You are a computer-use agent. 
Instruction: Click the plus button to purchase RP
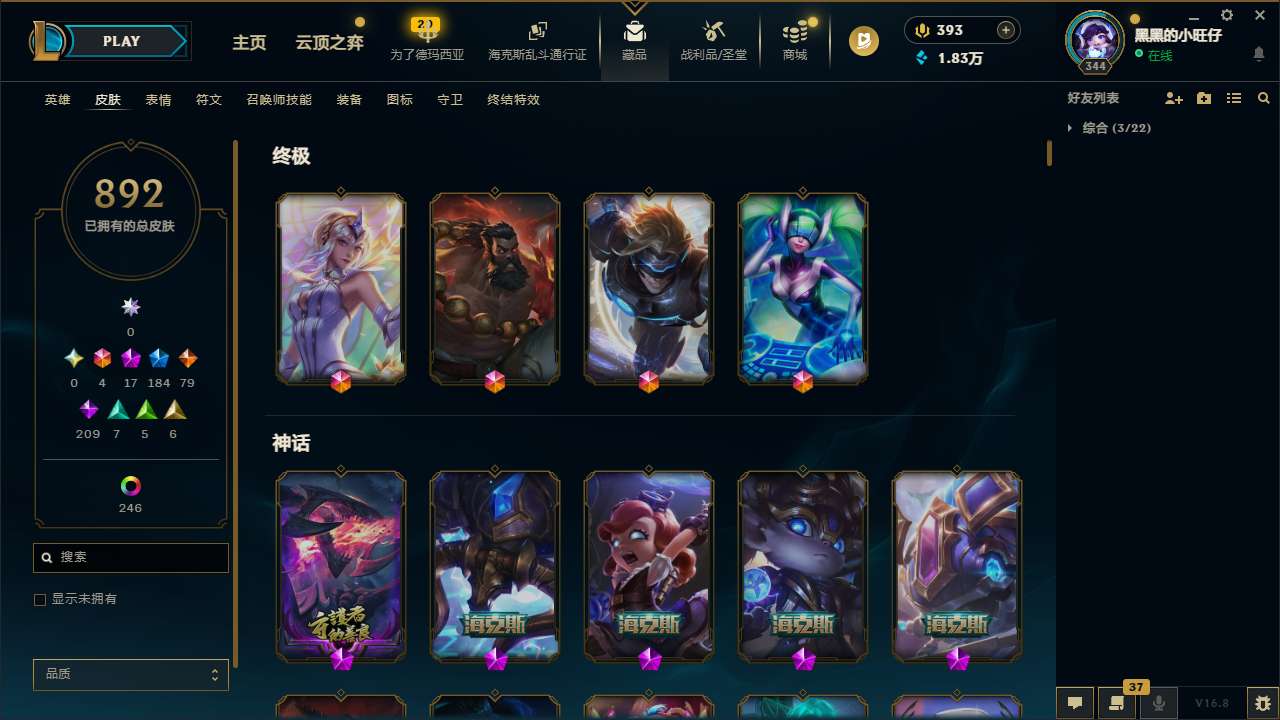(x=1004, y=30)
